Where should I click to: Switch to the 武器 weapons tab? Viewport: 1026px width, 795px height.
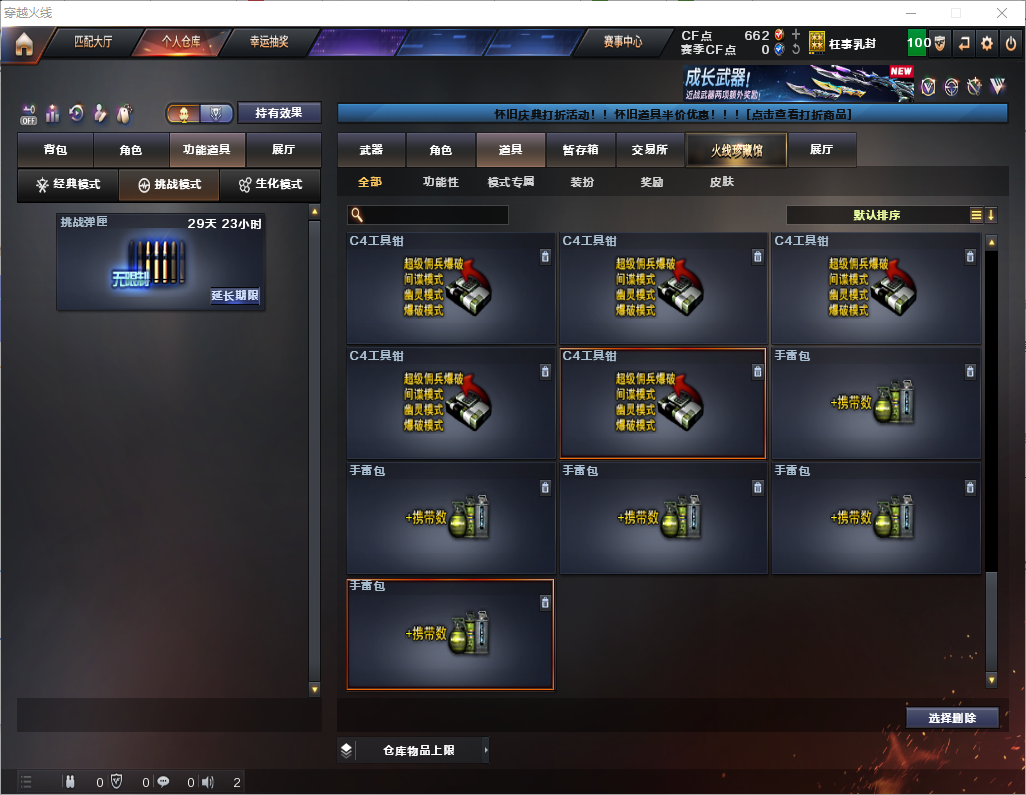tap(371, 150)
